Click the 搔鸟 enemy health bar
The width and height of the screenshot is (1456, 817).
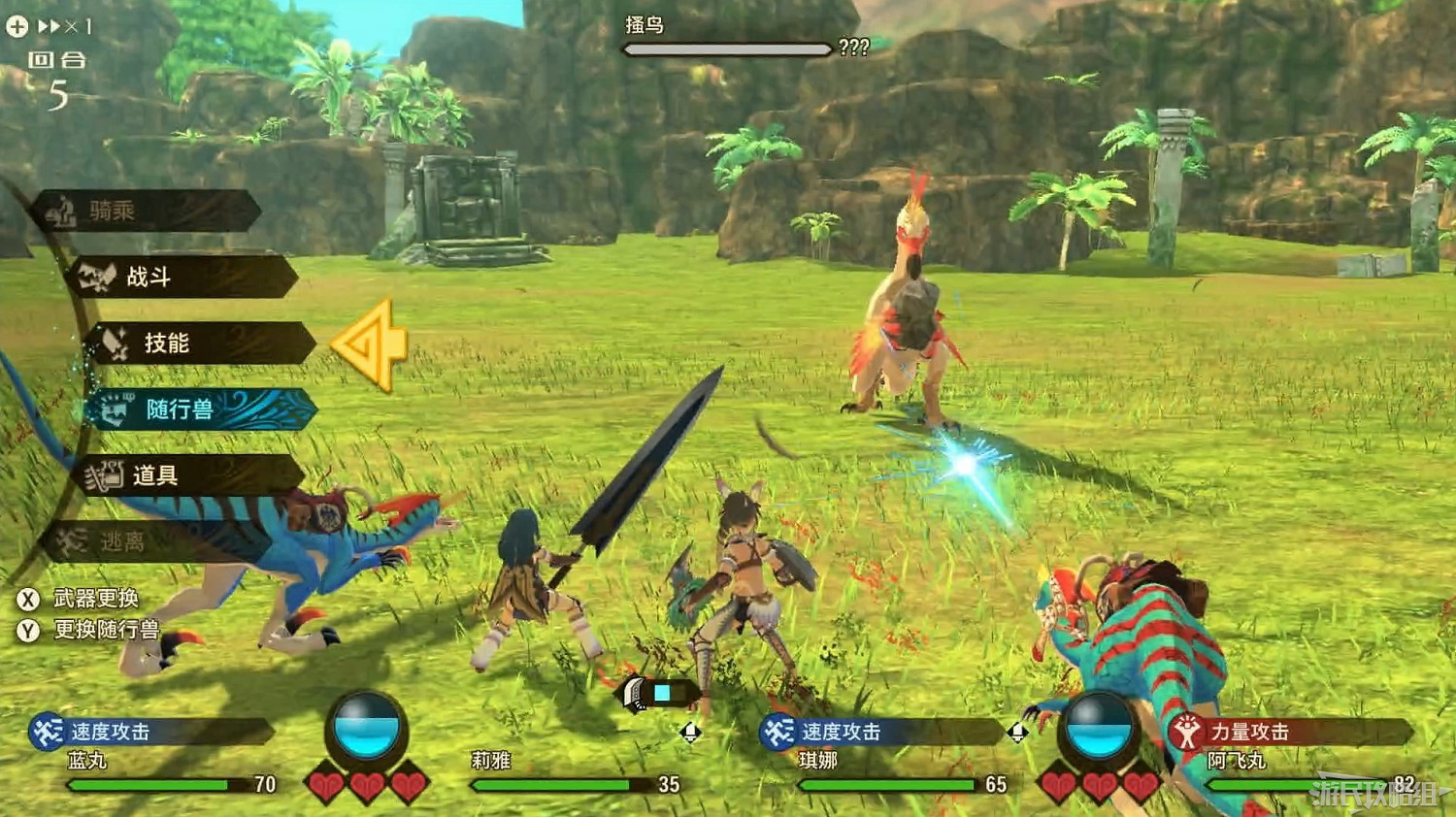click(x=728, y=49)
